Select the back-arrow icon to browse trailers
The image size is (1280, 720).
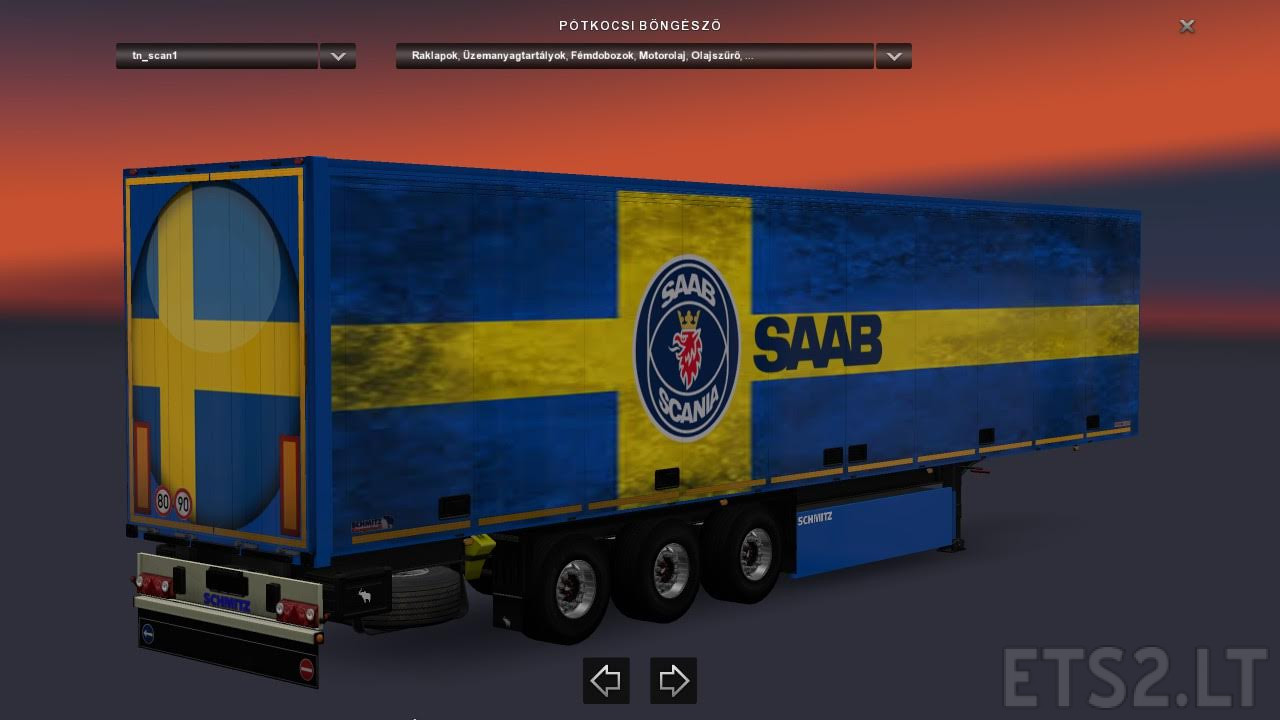[x=606, y=680]
